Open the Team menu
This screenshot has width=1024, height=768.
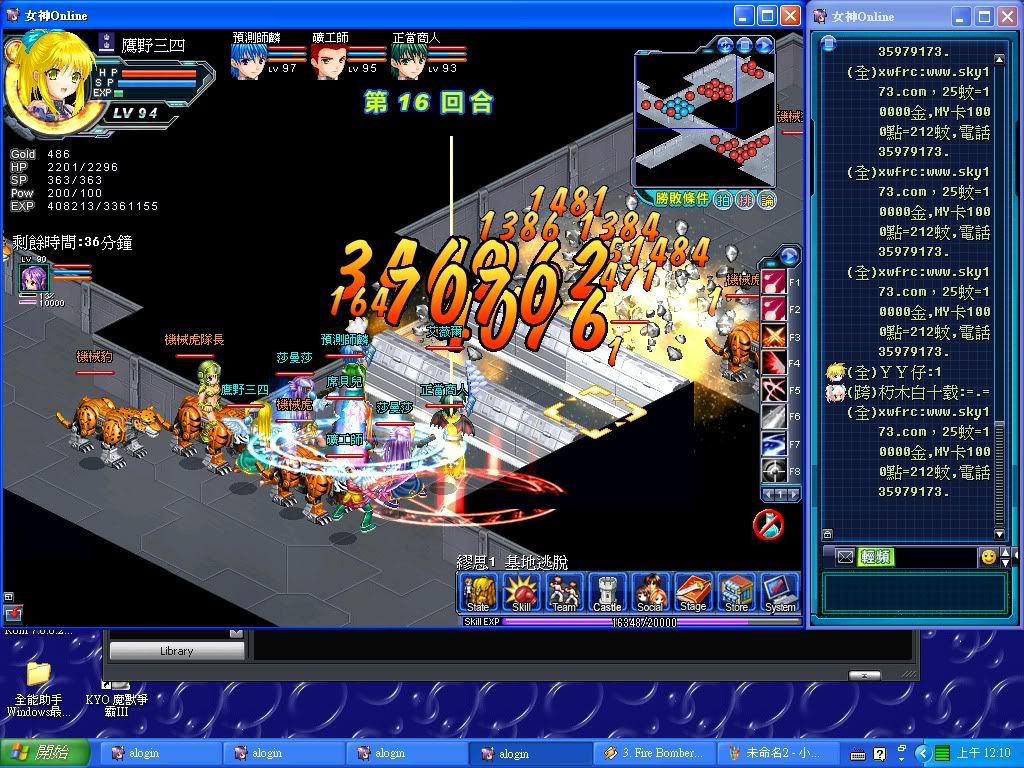564,593
